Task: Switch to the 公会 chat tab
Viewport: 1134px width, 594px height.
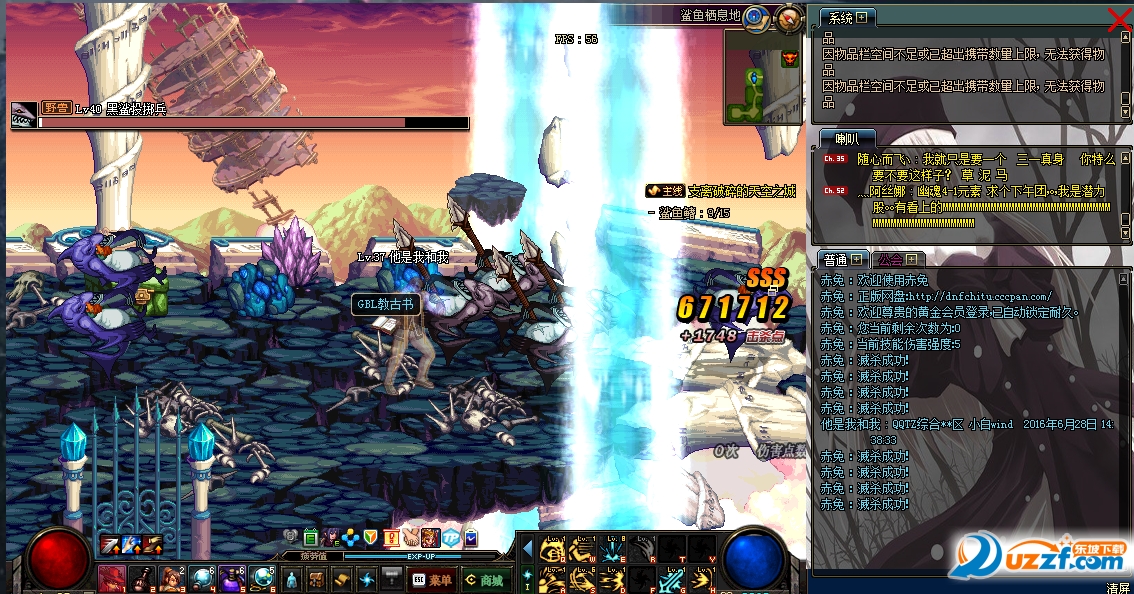Action: coord(890,259)
